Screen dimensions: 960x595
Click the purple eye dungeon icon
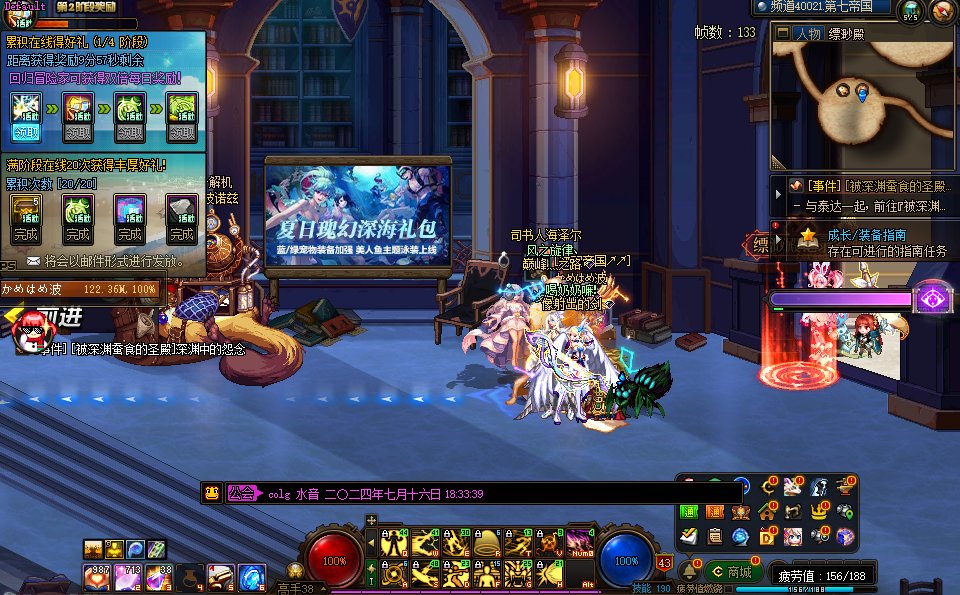pyautogui.click(x=932, y=298)
